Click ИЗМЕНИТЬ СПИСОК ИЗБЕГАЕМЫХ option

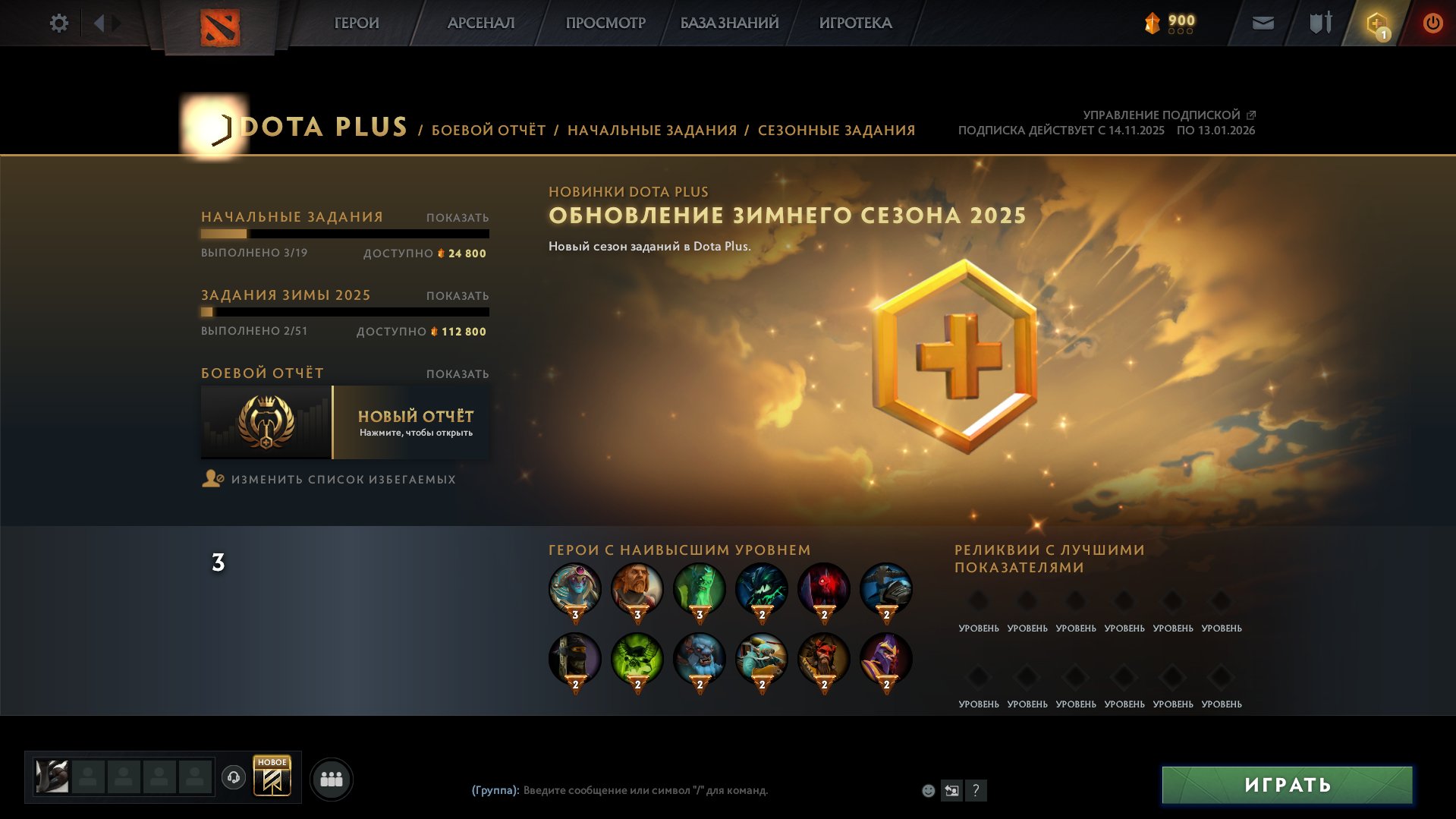(x=343, y=479)
